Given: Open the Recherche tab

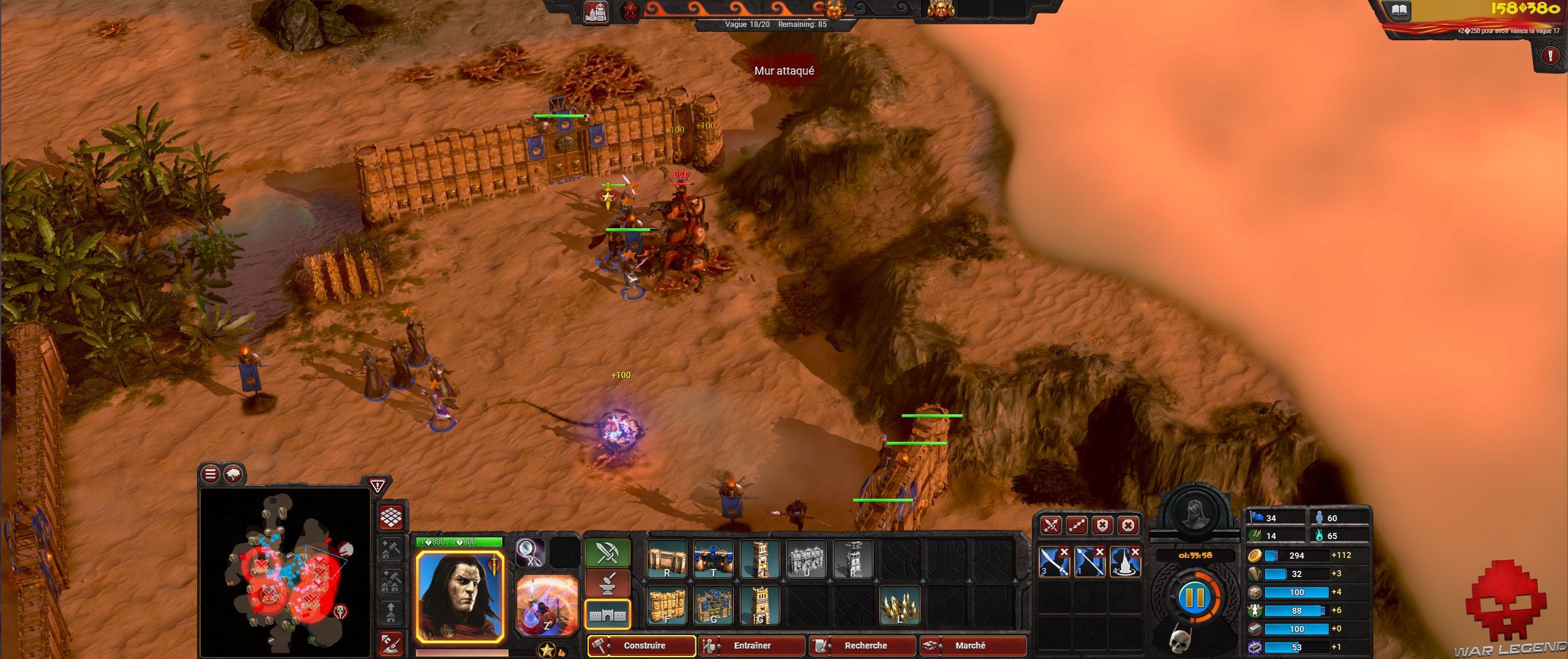Looking at the screenshot, I should pyautogui.click(x=863, y=646).
